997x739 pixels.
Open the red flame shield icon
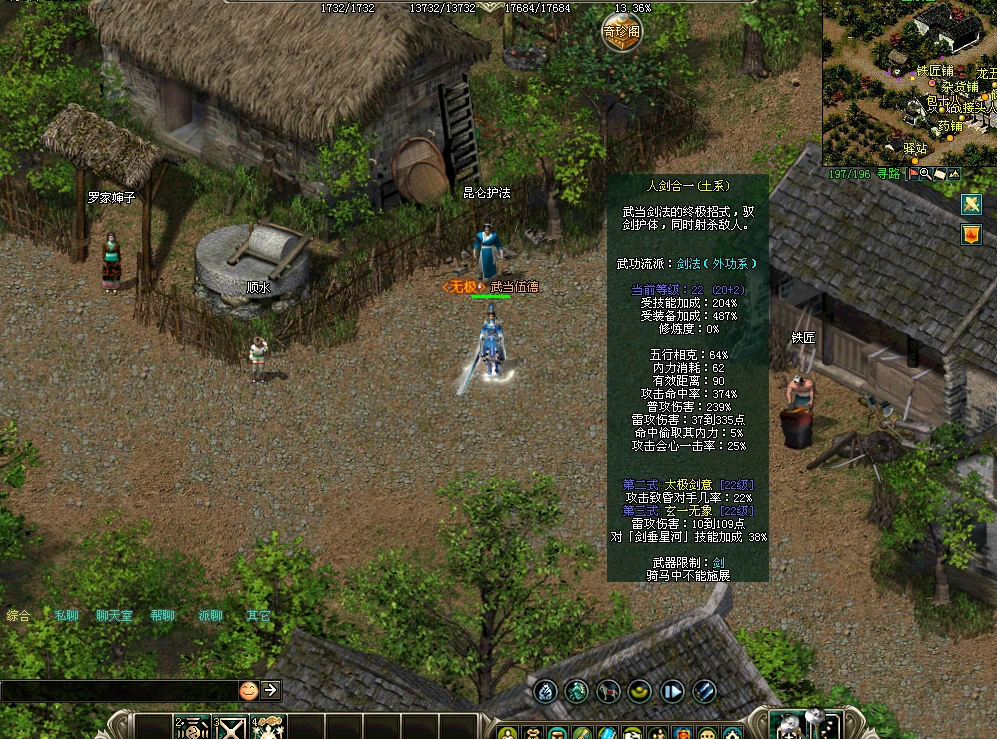[971, 235]
